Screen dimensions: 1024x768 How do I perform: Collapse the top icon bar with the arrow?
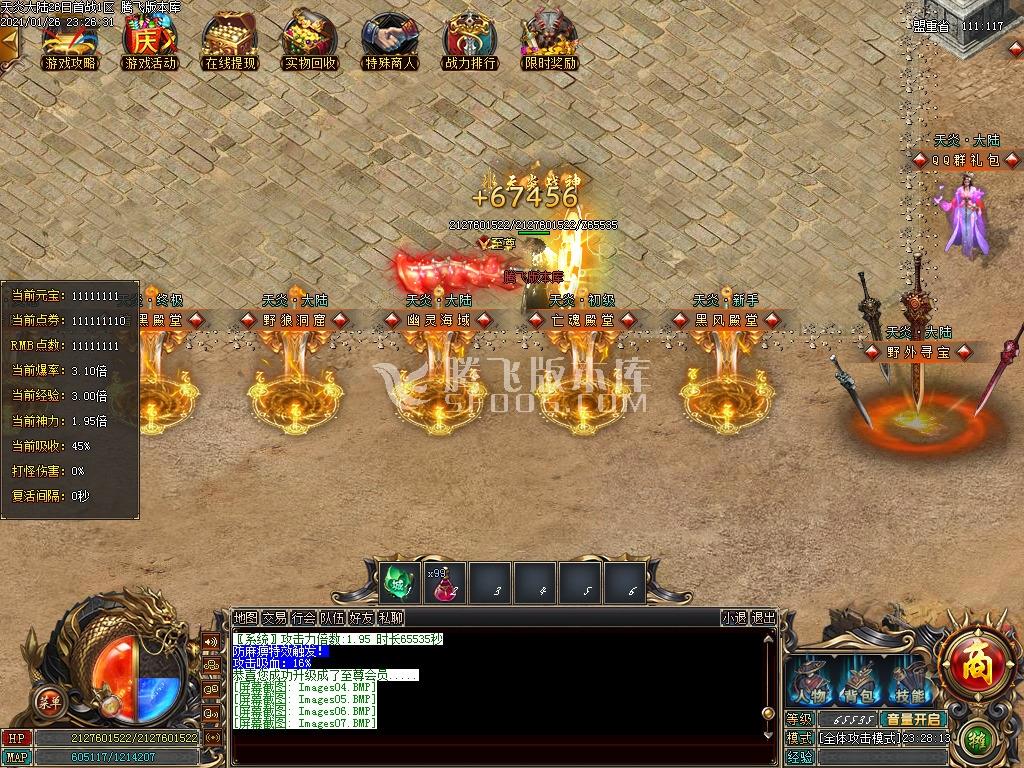point(9,42)
